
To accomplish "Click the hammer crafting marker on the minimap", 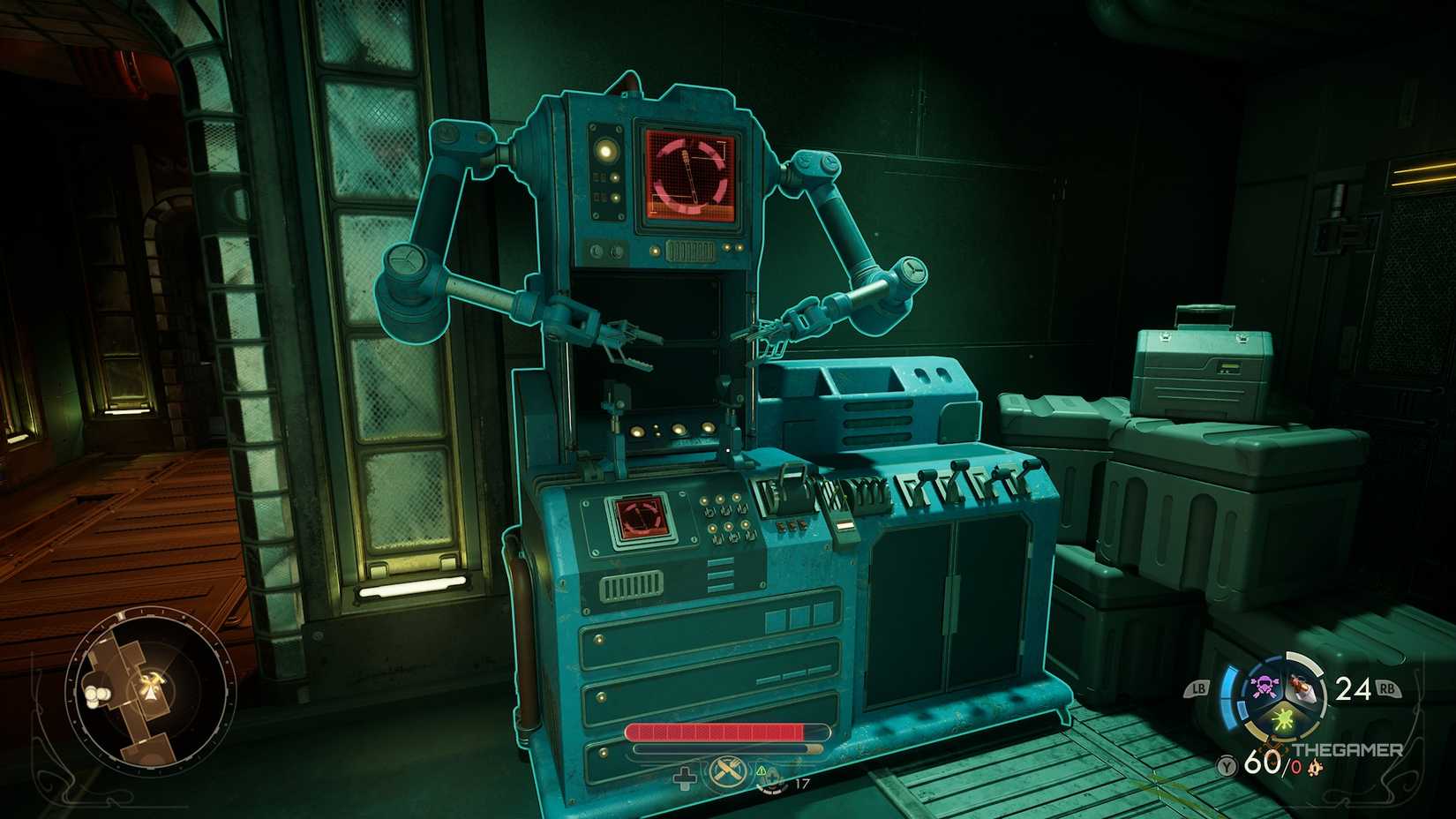I will pos(153,680).
